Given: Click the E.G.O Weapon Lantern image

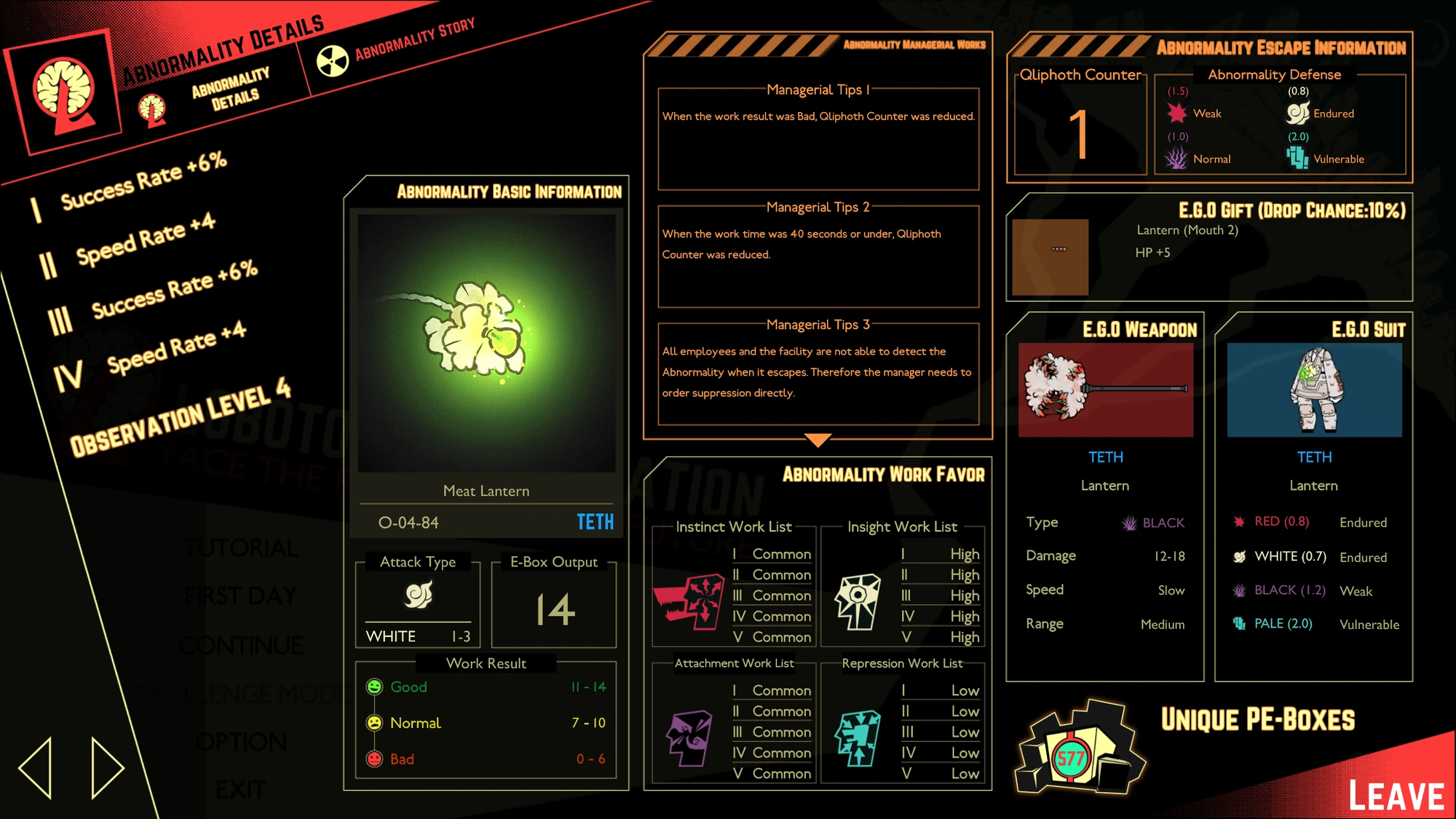Looking at the screenshot, I should coord(1104,389).
